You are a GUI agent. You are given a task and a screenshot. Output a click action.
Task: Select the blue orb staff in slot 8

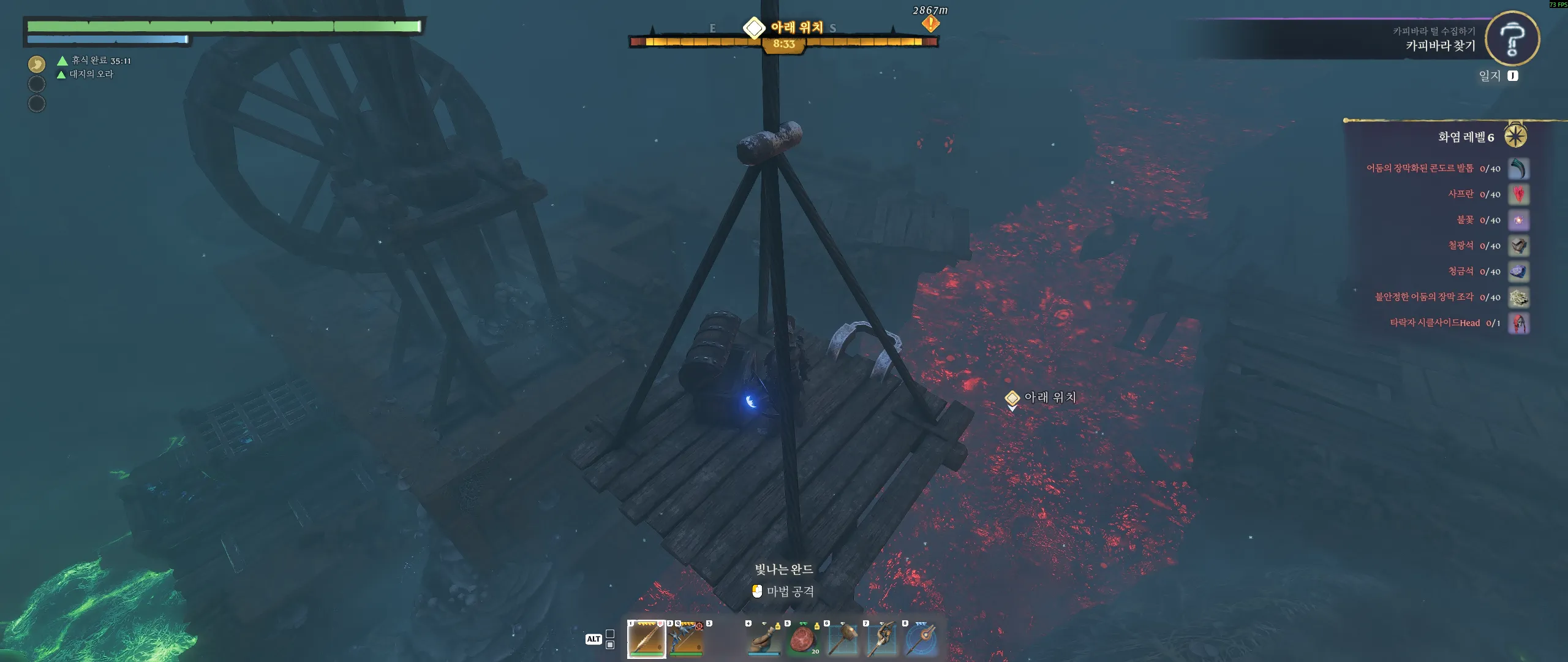click(921, 639)
